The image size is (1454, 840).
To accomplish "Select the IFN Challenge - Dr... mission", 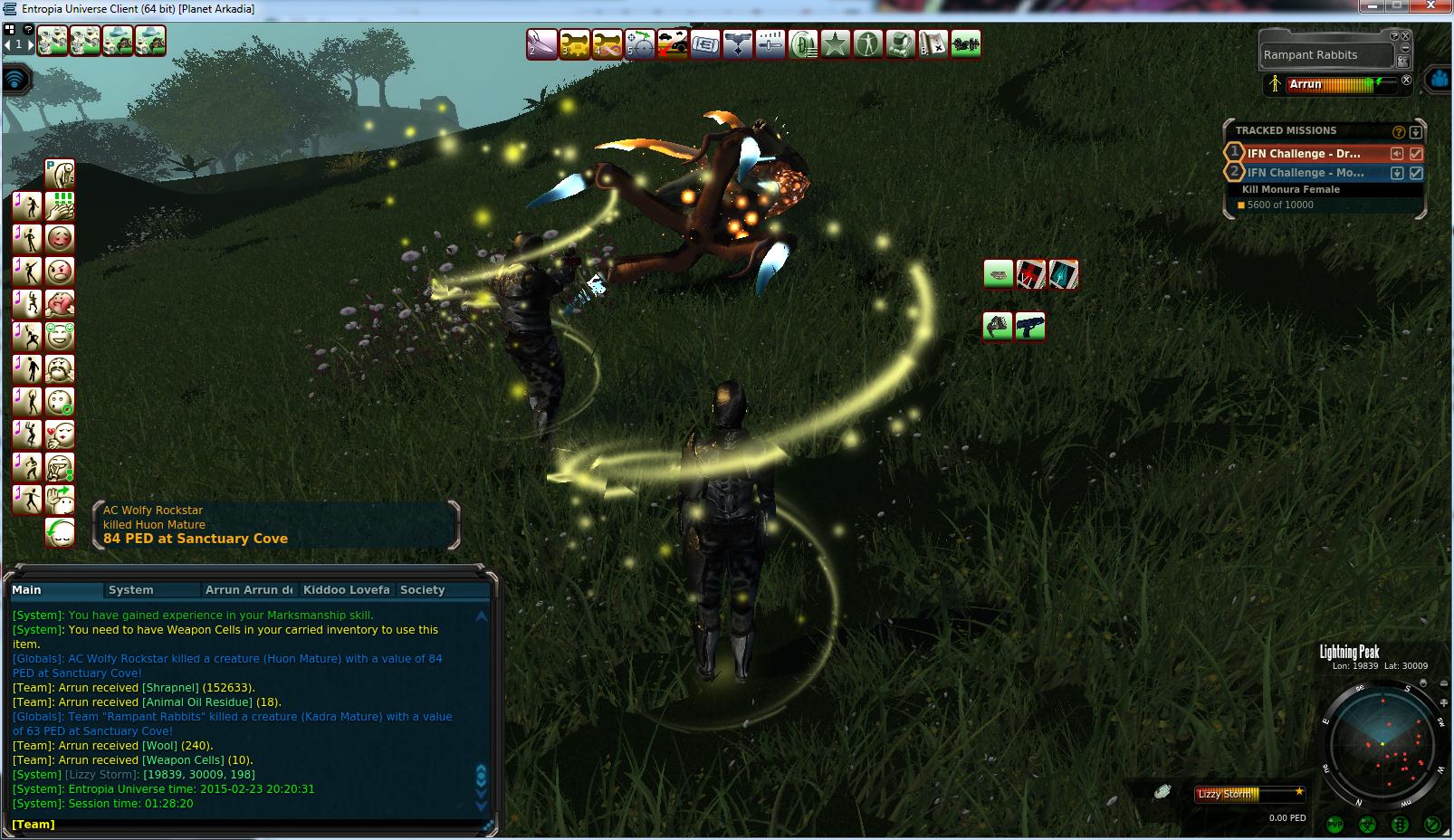I will point(1304,154).
